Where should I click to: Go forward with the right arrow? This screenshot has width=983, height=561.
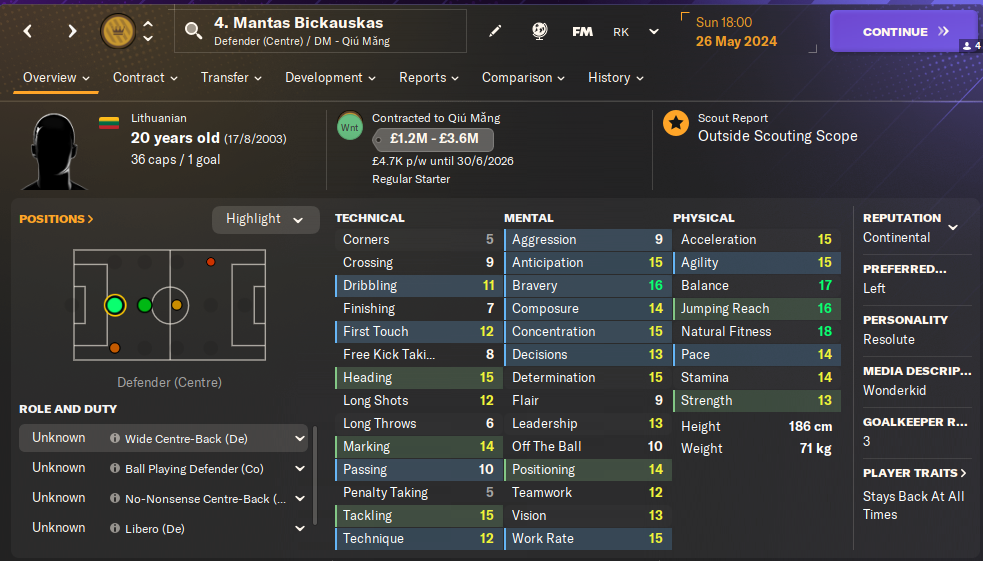pyautogui.click(x=72, y=32)
